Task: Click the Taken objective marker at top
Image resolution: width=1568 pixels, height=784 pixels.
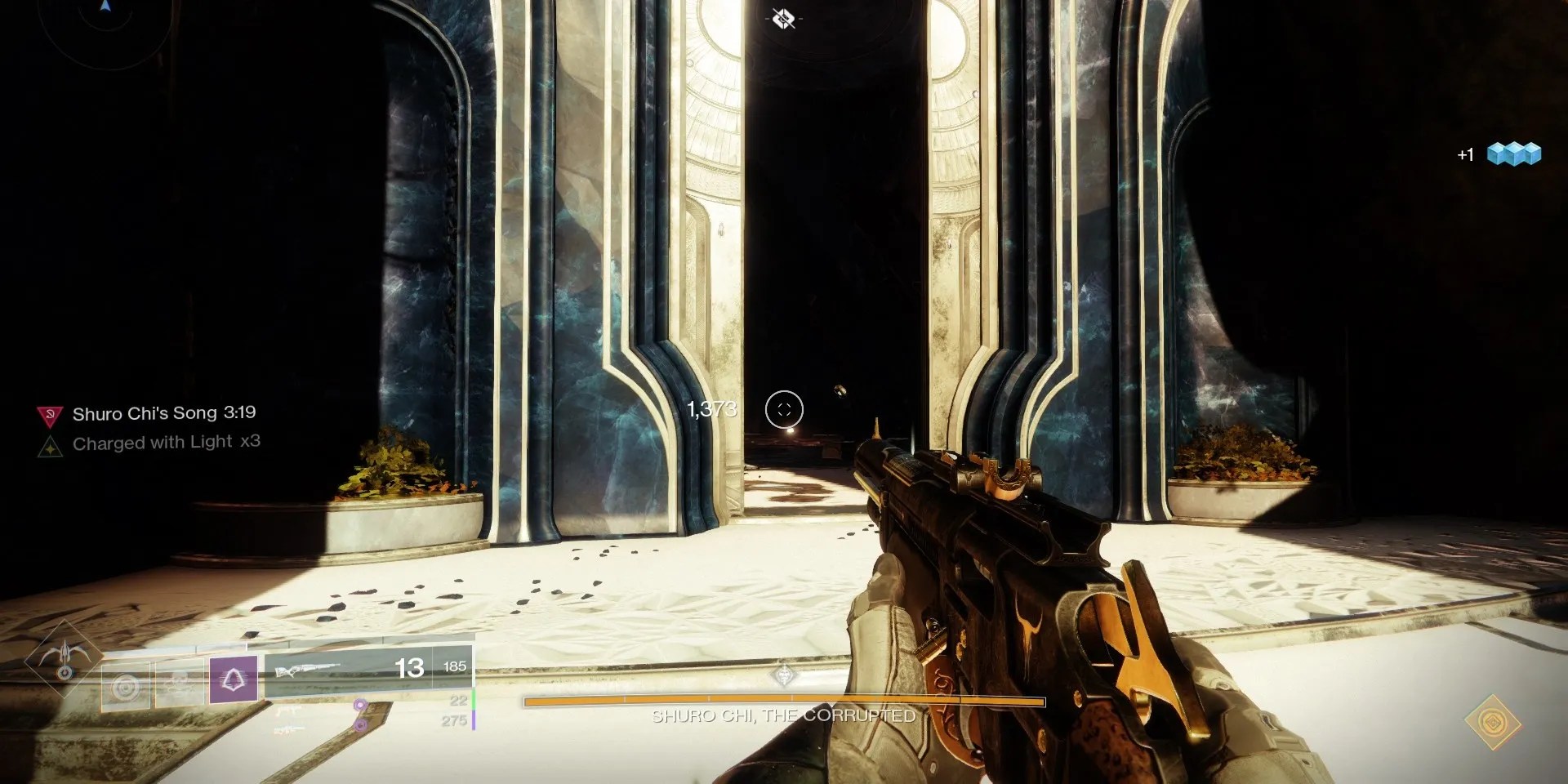Action: point(782,18)
